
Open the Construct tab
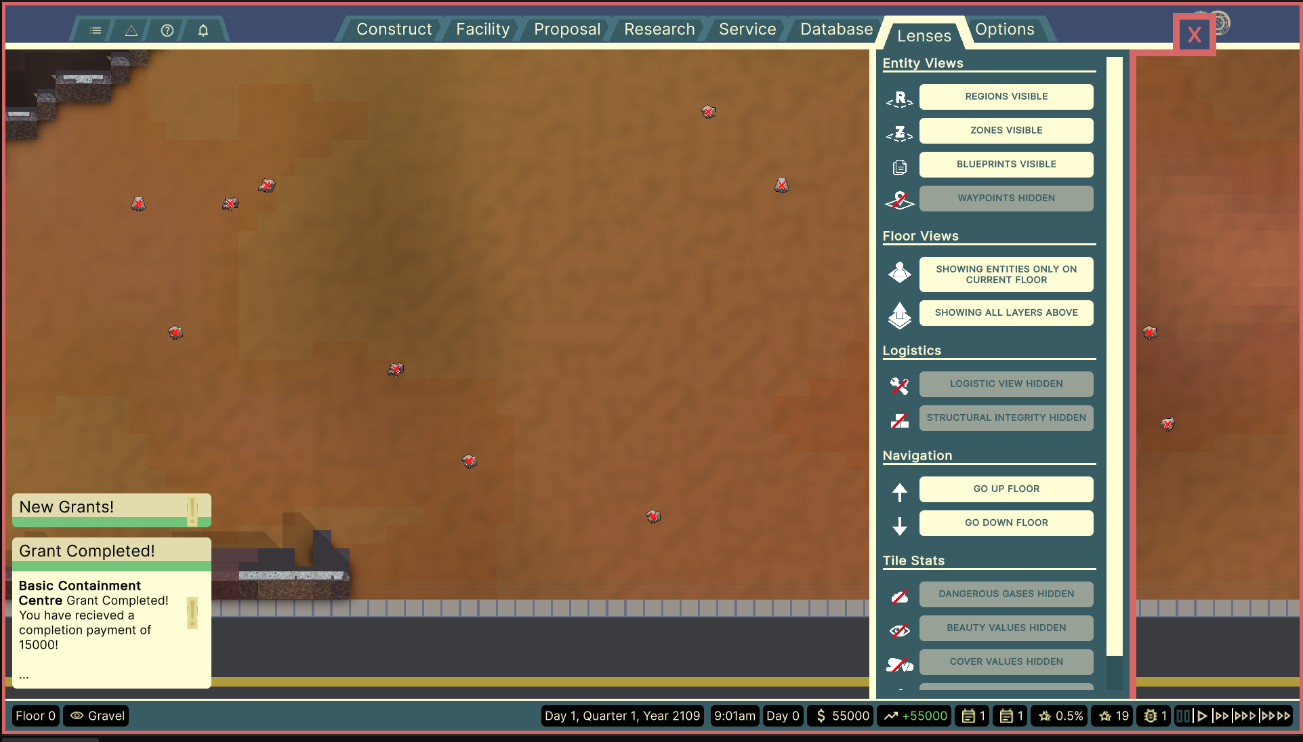tap(394, 29)
